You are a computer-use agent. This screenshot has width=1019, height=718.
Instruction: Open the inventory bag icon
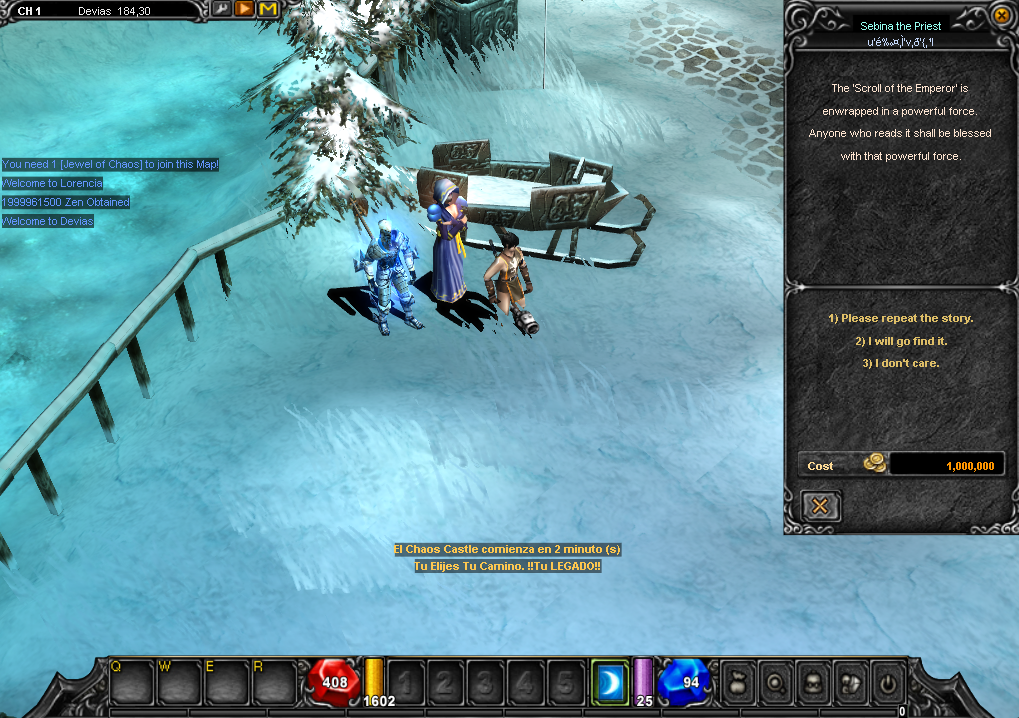click(x=740, y=683)
